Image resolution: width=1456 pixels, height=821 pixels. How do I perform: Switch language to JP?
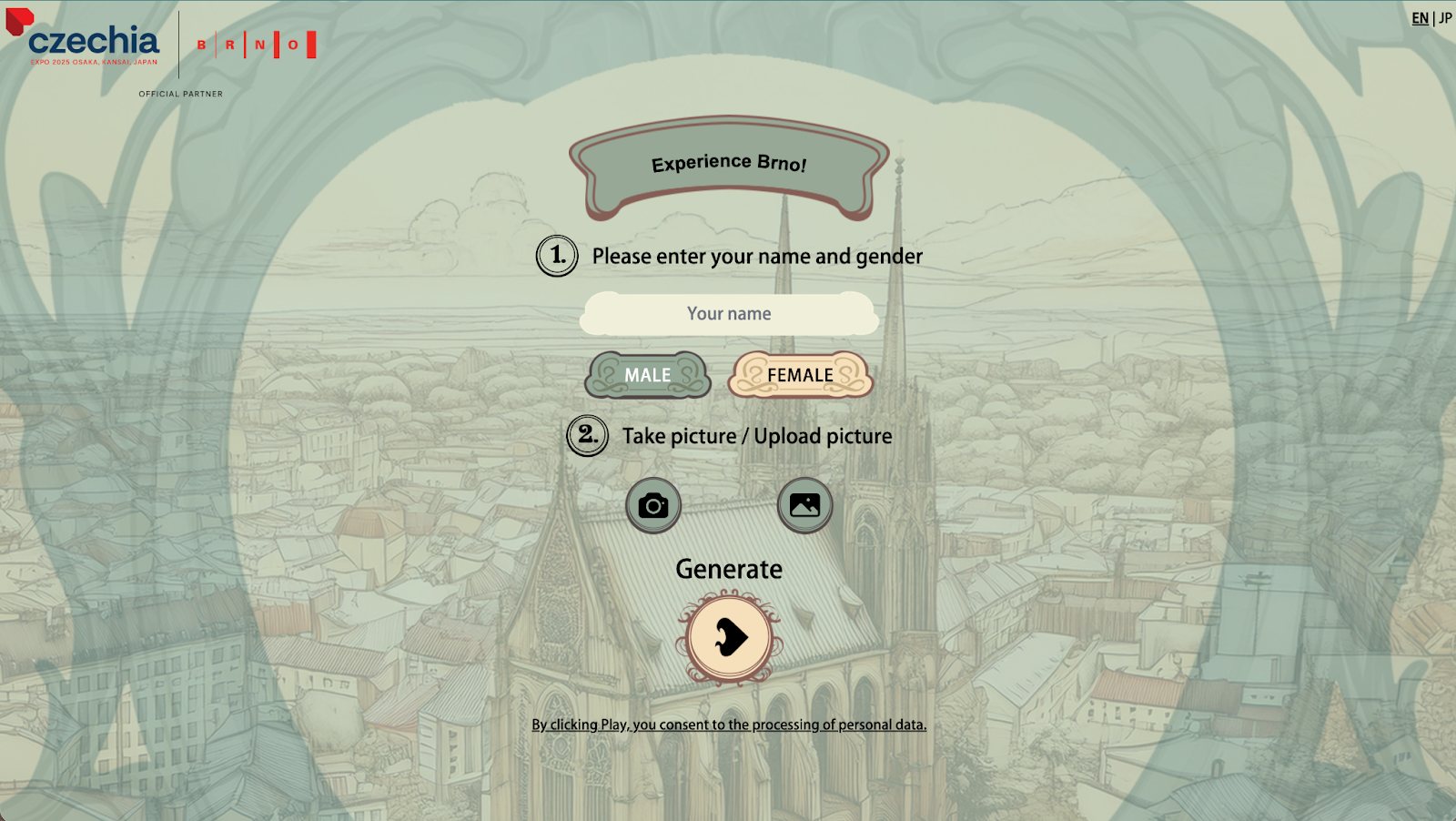(1445, 18)
